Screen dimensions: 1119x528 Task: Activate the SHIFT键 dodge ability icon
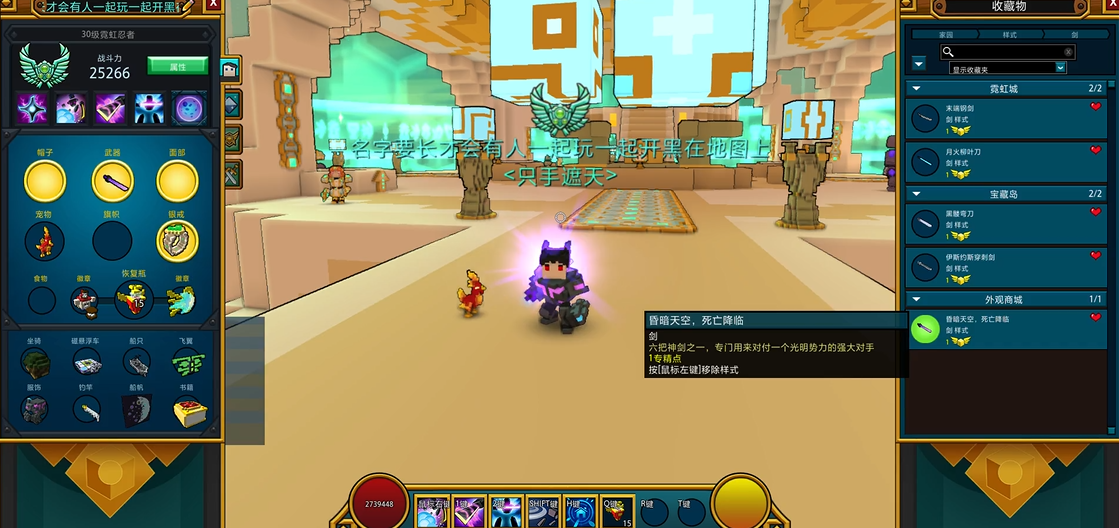coord(544,511)
